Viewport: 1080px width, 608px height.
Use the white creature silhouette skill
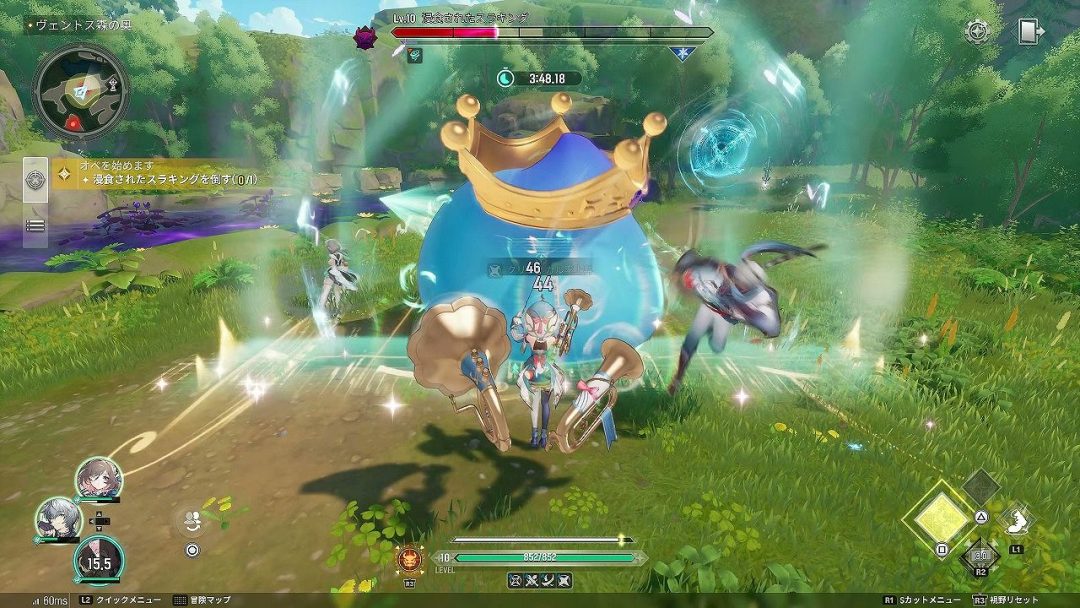[1017, 518]
